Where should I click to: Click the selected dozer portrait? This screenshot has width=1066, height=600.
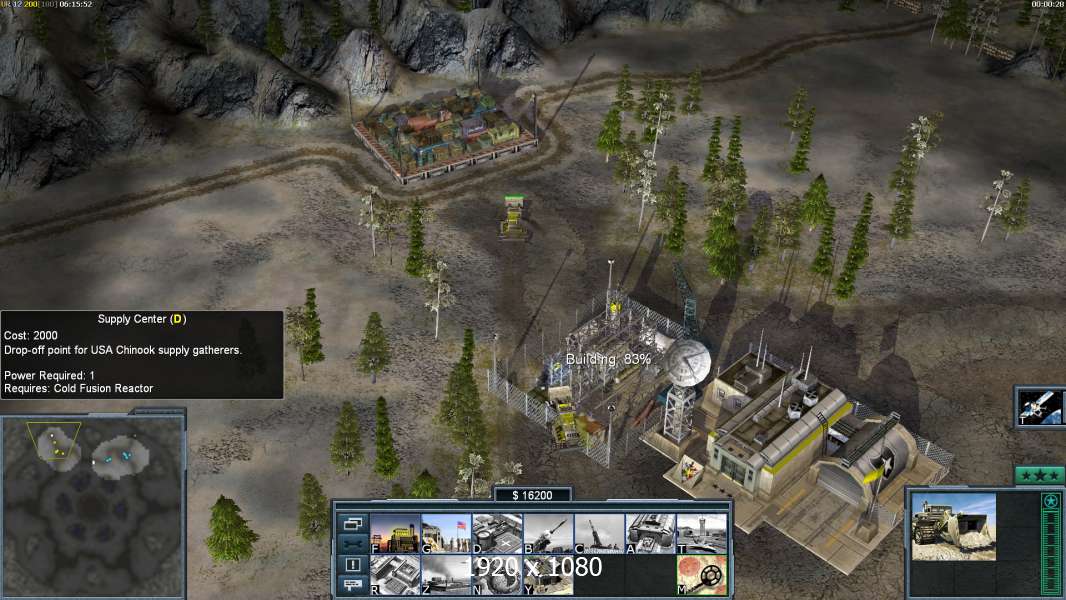(953, 525)
